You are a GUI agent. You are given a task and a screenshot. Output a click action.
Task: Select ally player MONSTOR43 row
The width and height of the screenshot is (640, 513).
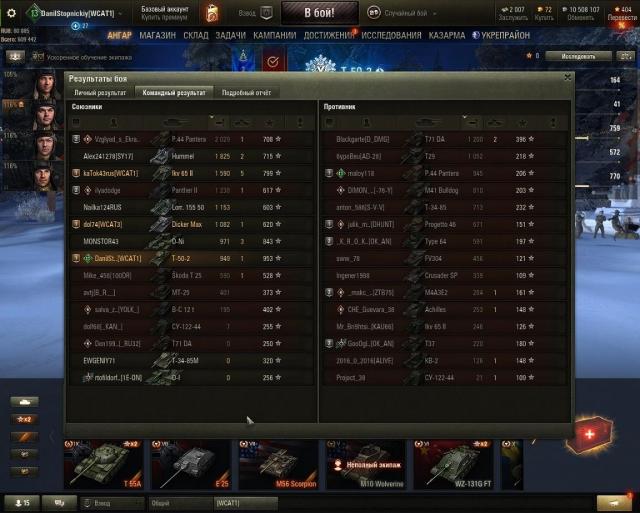coord(190,241)
